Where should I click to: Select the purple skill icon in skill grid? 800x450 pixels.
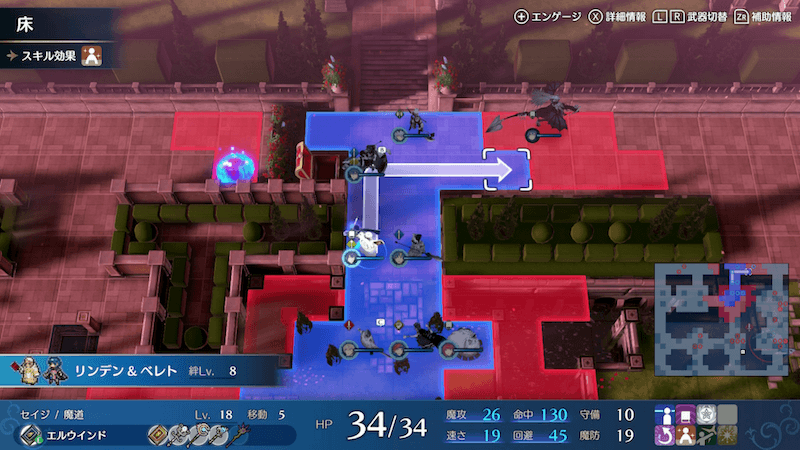(687, 414)
